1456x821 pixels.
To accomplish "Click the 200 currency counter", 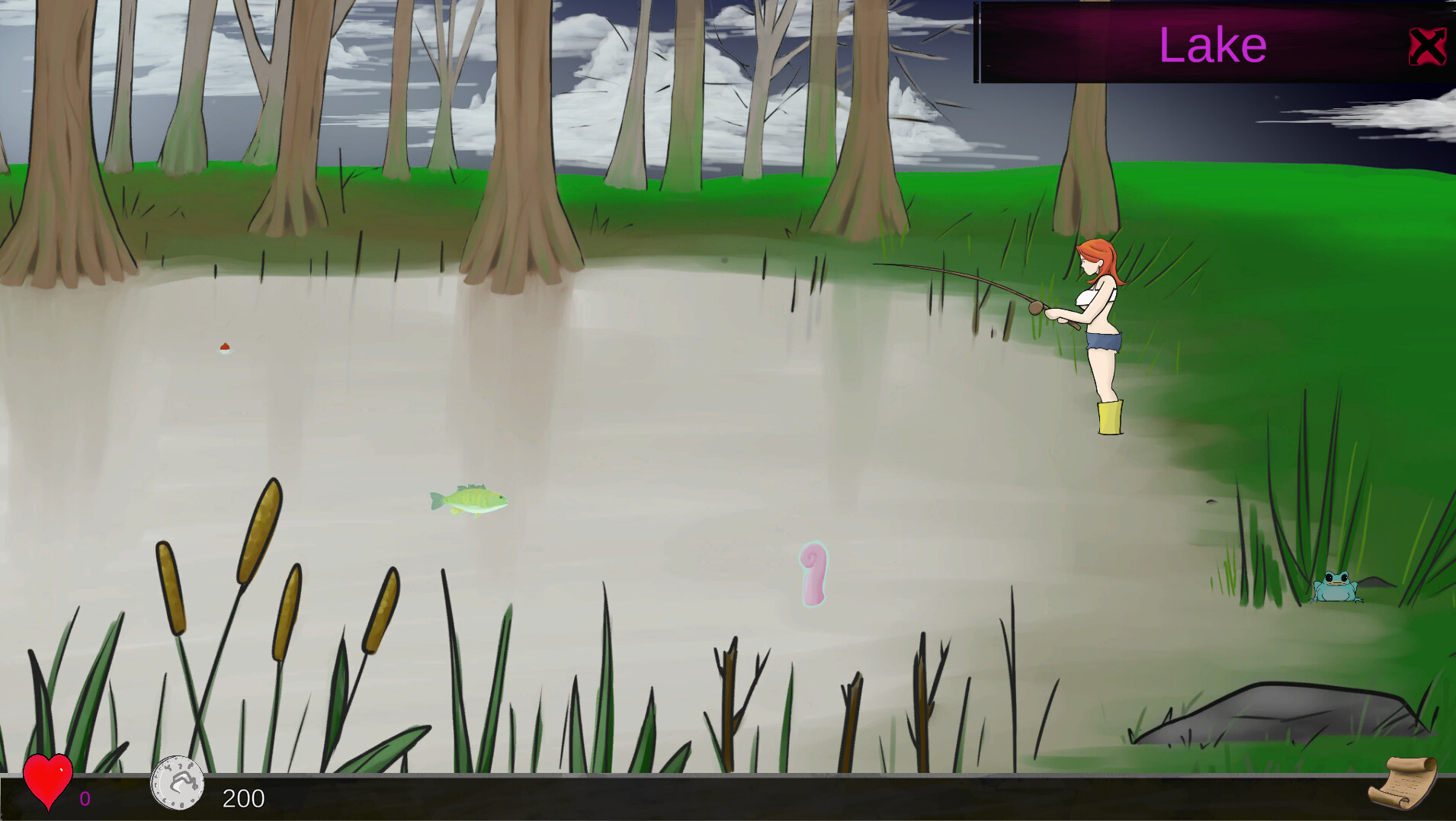I will [x=242, y=798].
